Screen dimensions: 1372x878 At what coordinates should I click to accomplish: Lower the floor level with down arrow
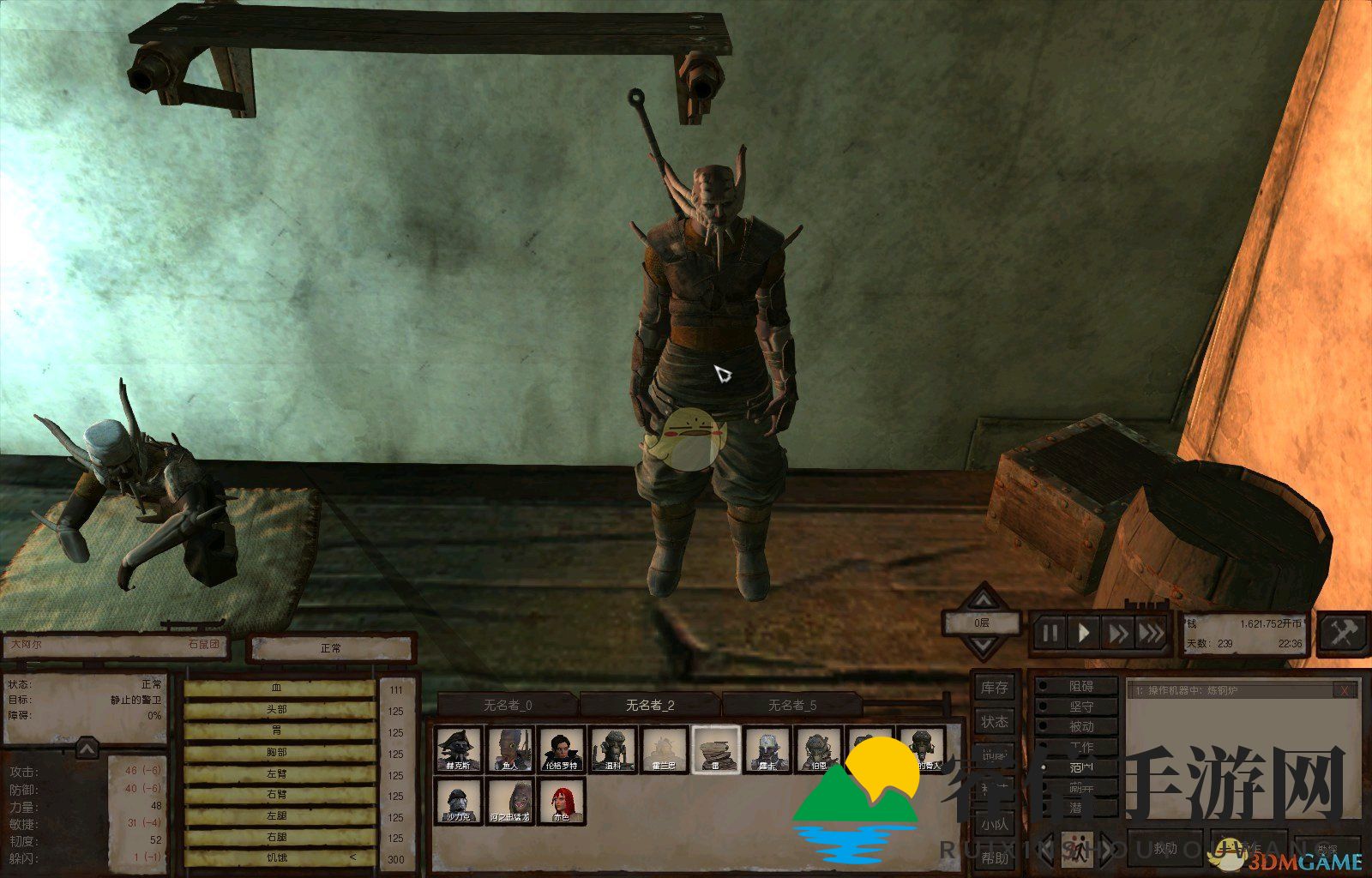[983, 646]
